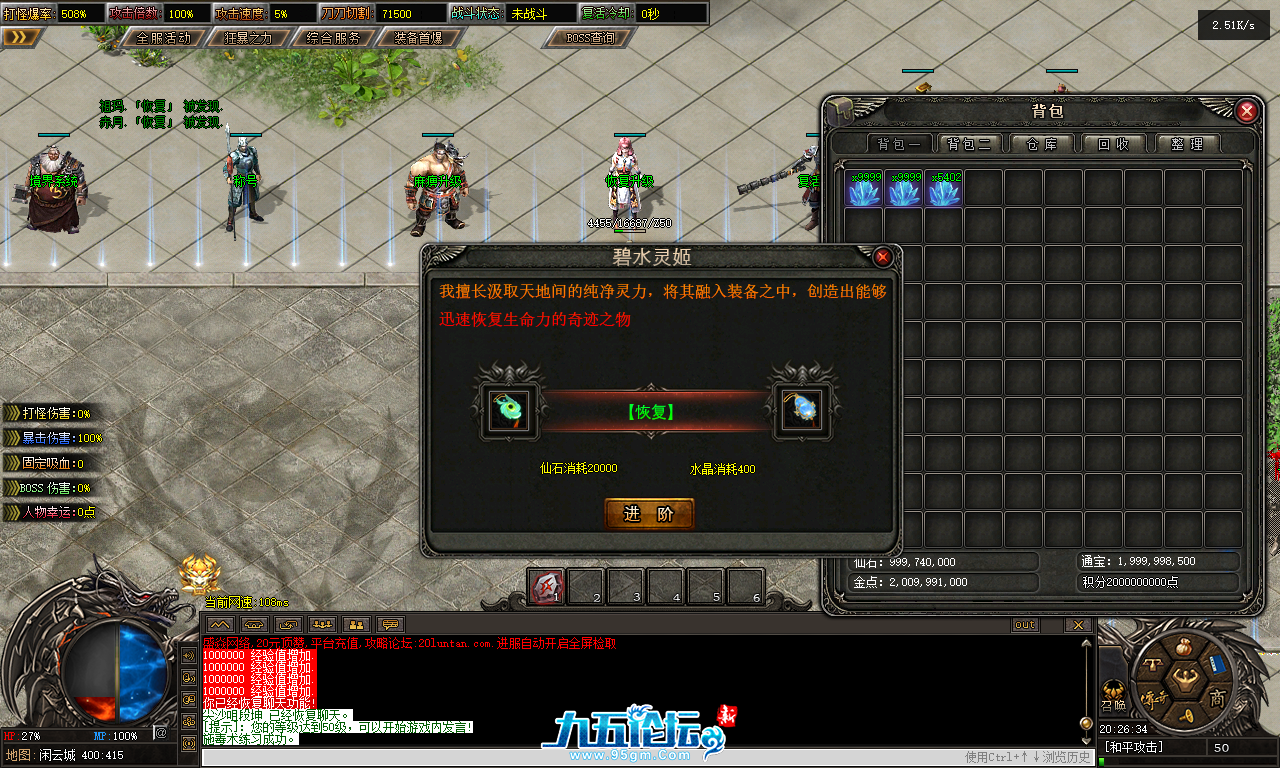This screenshot has height=768, width=1280.
Task: Click the 全服活动 menu item
Action: 166,38
